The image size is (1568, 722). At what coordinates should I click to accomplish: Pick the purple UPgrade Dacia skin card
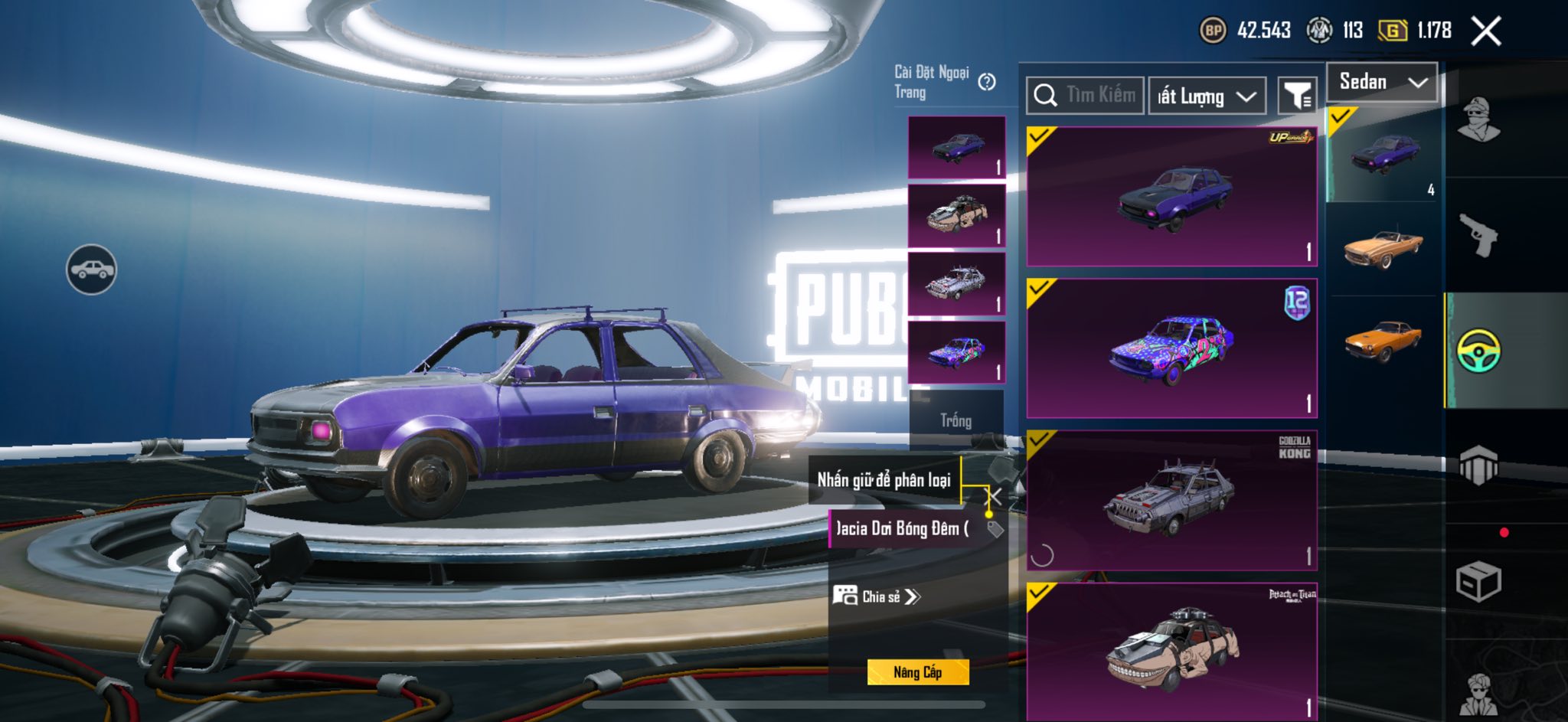tap(1171, 197)
